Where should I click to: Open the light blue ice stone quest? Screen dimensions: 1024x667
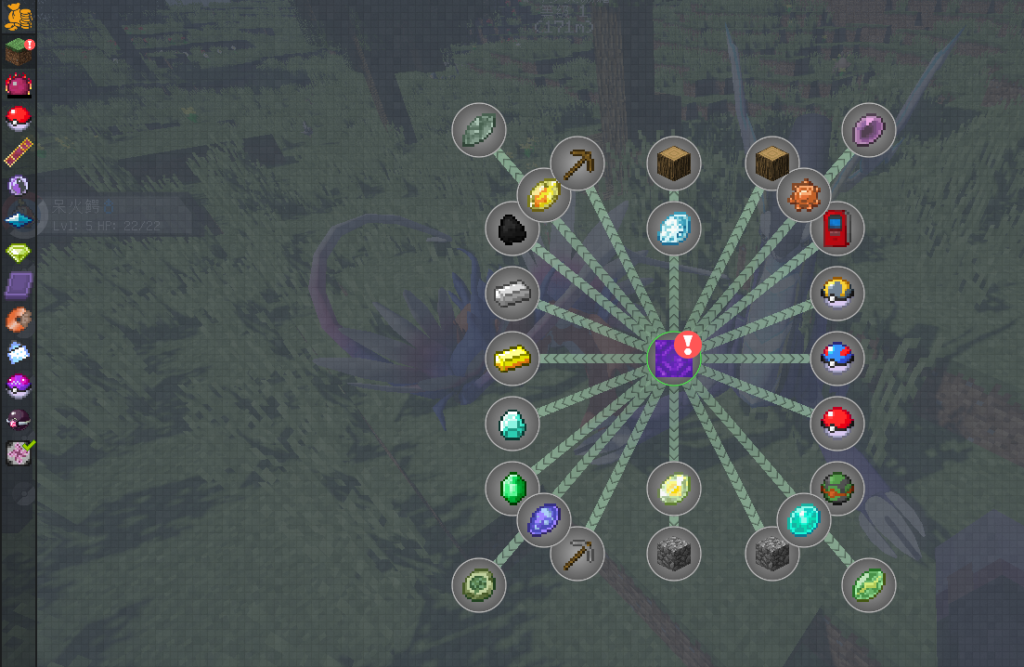click(x=673, y=228)
